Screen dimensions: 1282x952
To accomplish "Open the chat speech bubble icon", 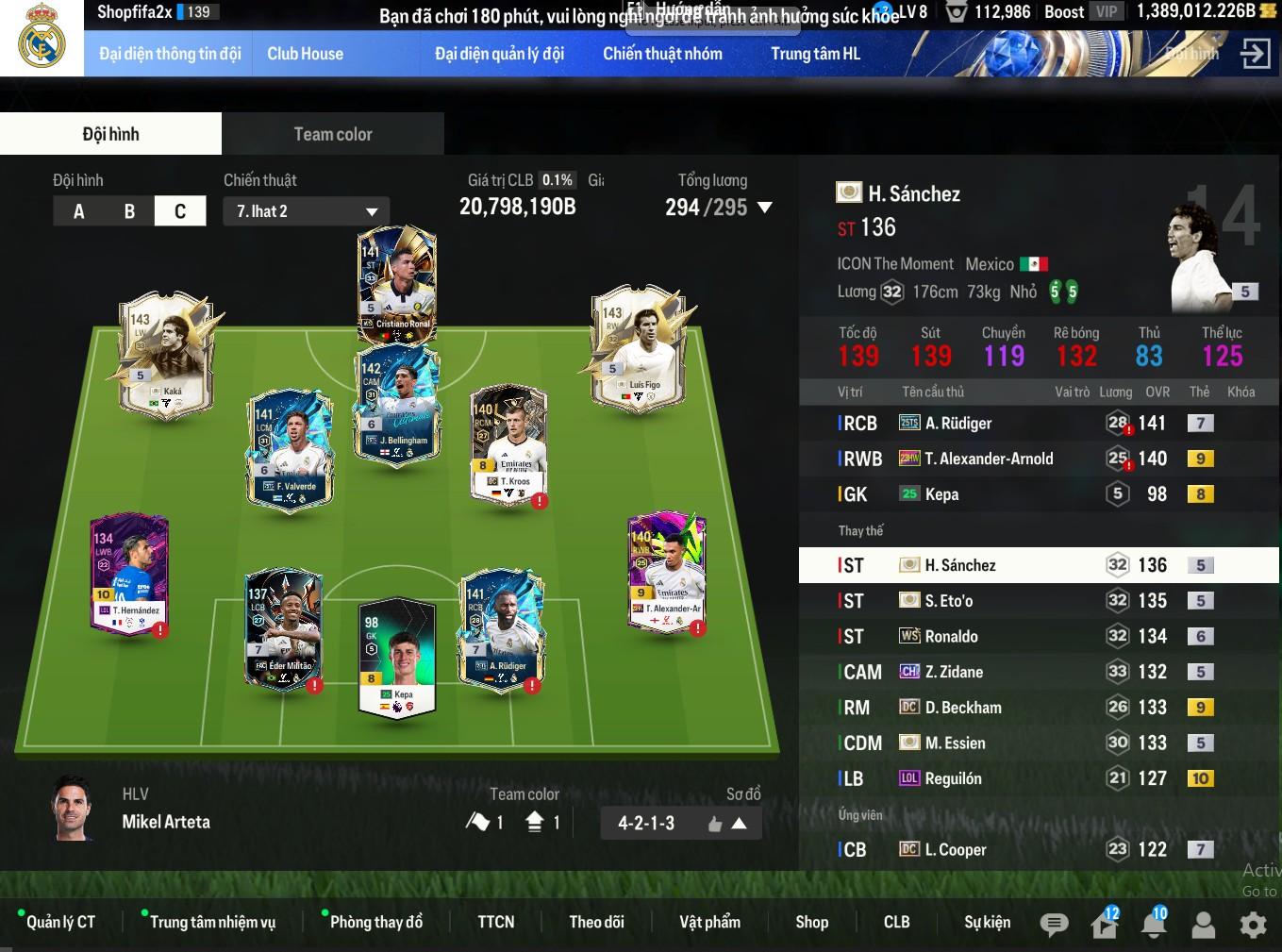I will click(x=1054, y=925).
